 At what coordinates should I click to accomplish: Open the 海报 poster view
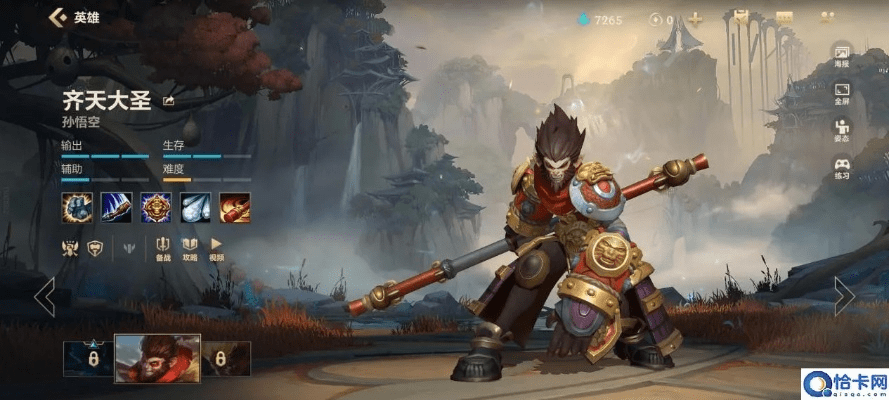[x=842, y=56]
